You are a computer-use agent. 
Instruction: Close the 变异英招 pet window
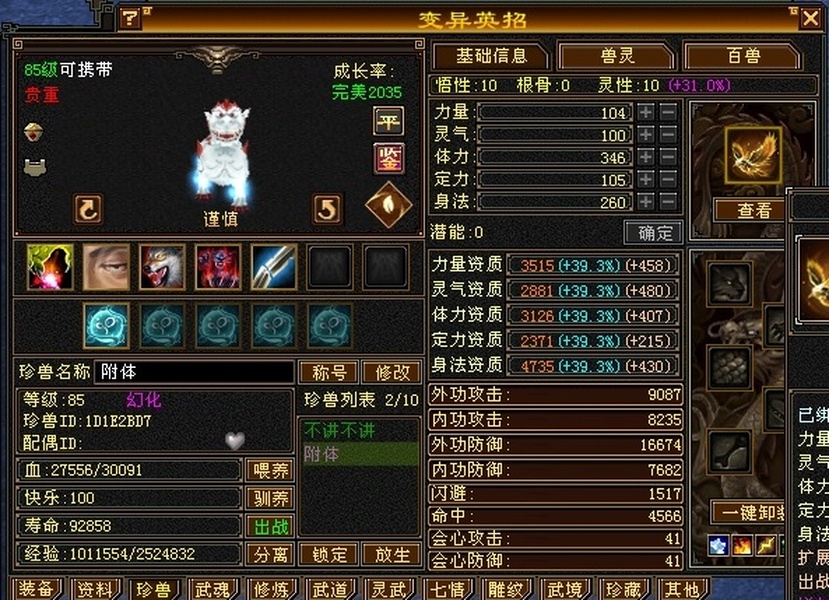(x=810, y=18)
